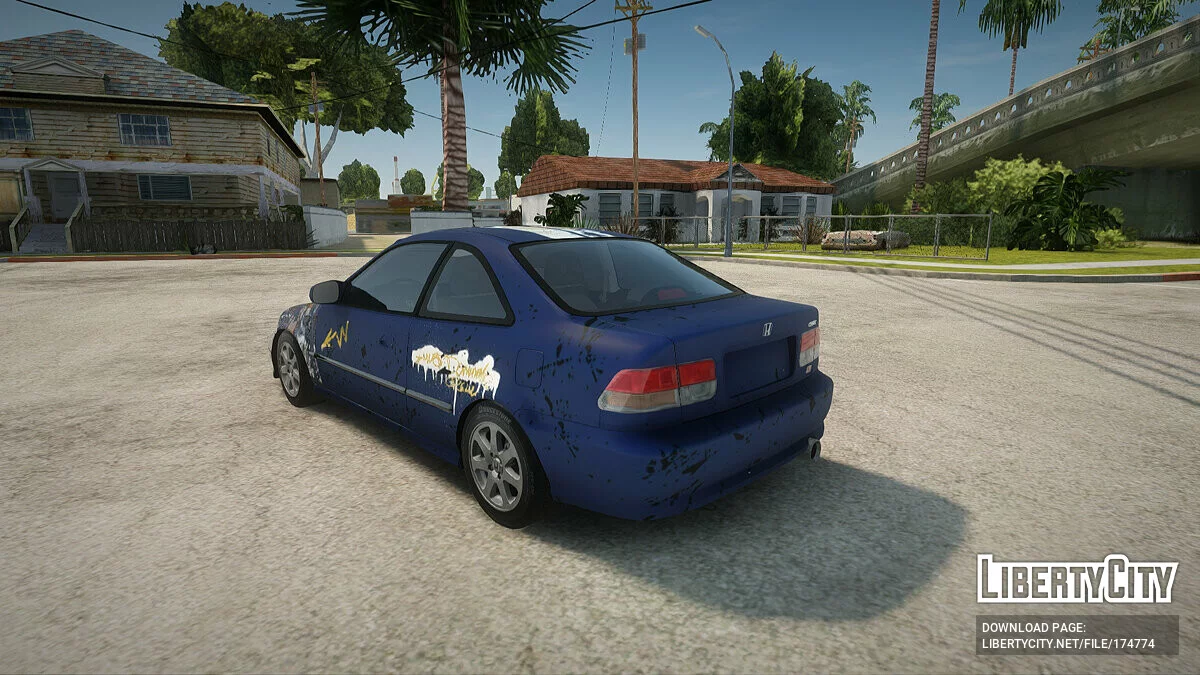
Task: Open the libertycity.net download page link
Action: point(1068,644)
